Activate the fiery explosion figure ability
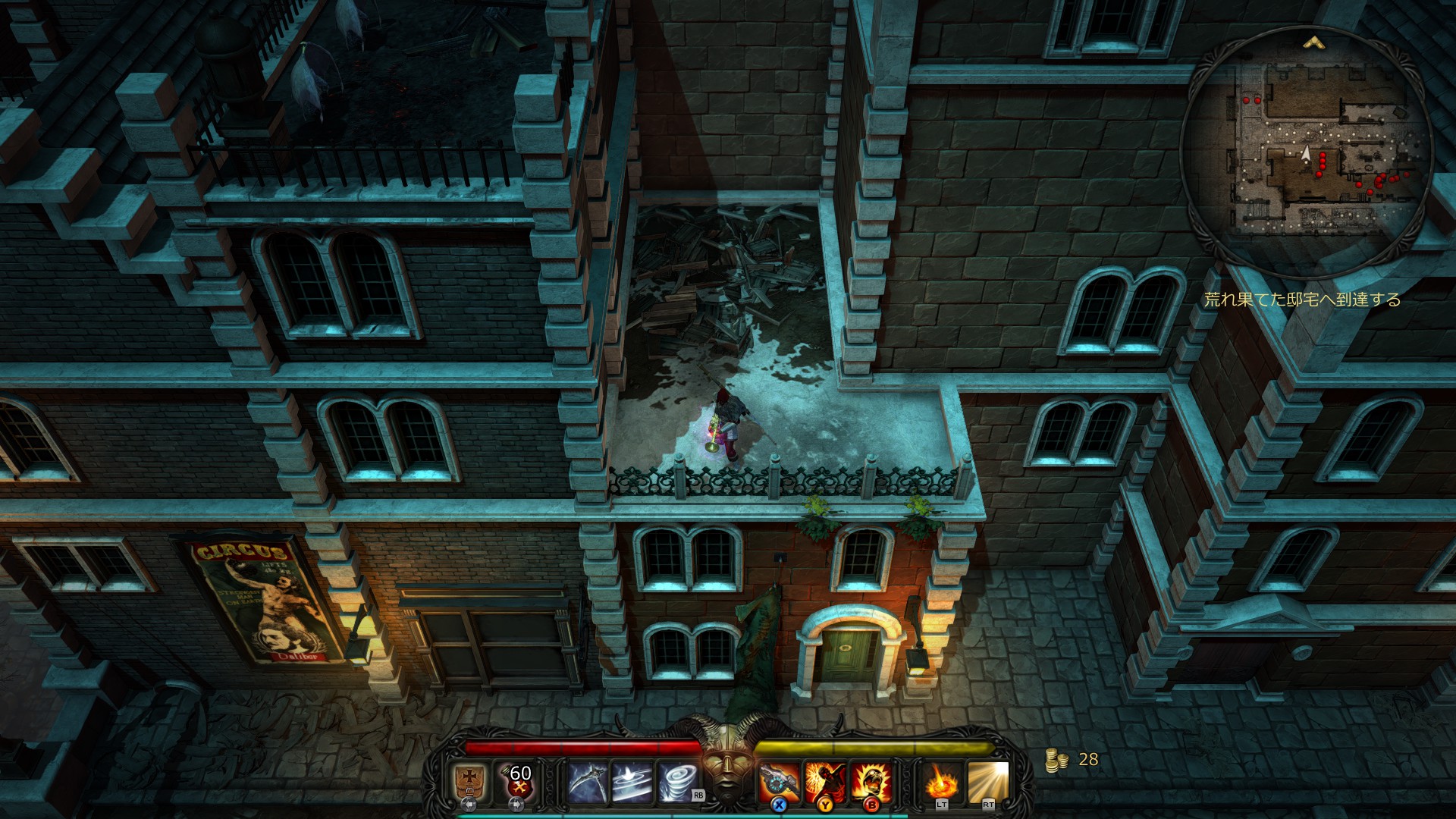 point(825,783)
